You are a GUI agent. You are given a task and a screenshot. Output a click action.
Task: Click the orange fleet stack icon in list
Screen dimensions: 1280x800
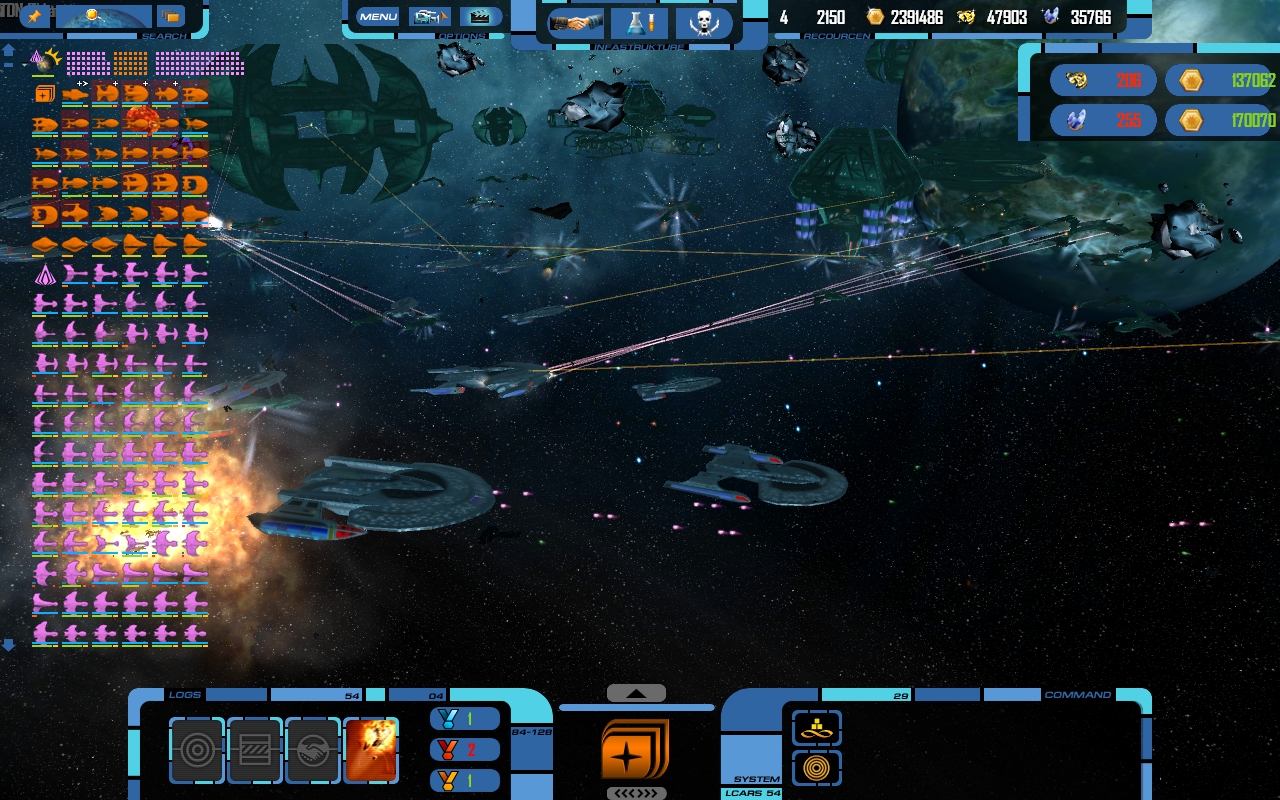pos(44,94)
